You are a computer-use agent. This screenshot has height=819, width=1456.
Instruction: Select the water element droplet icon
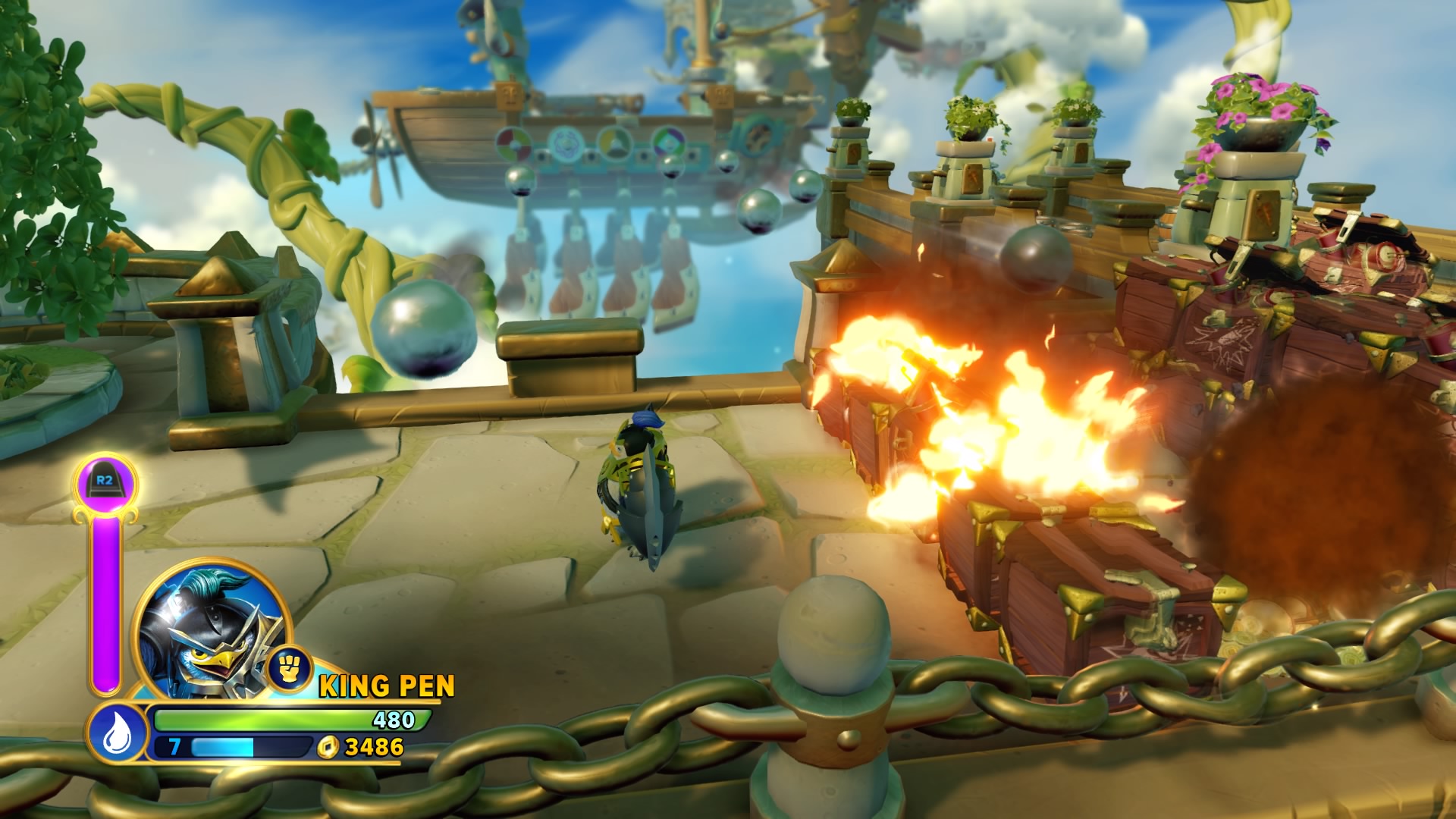click(x=116, y=733)
